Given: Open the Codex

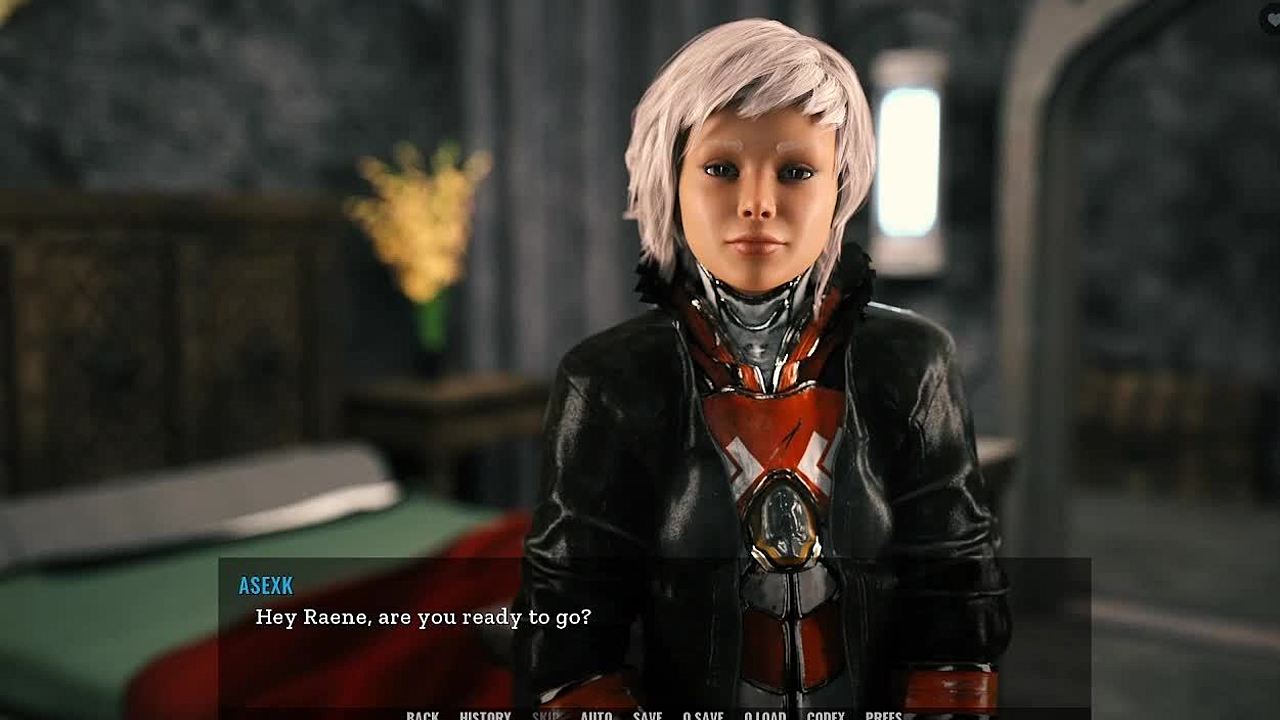Looking at the screenshot, I should click(x=825, y=715).
